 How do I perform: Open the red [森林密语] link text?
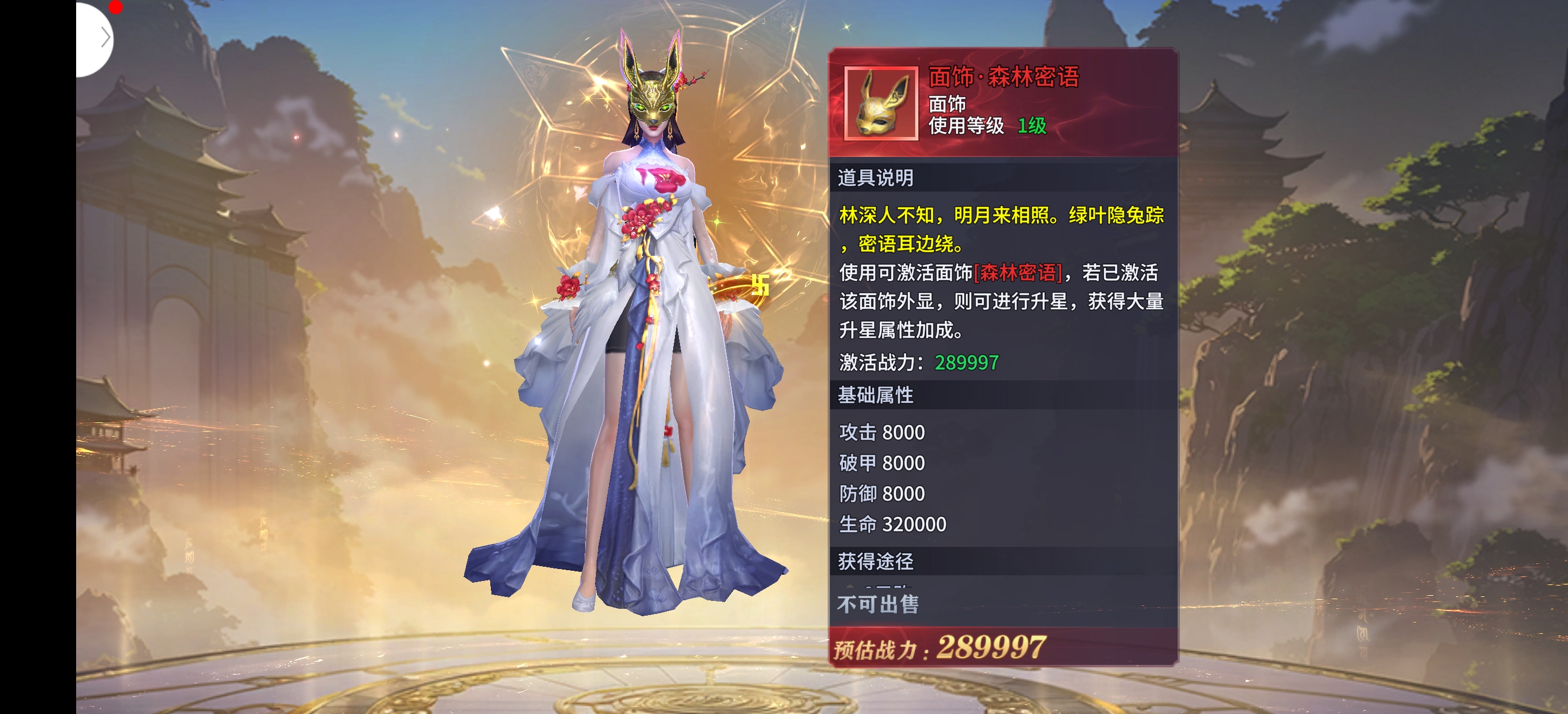[1017, 272]
